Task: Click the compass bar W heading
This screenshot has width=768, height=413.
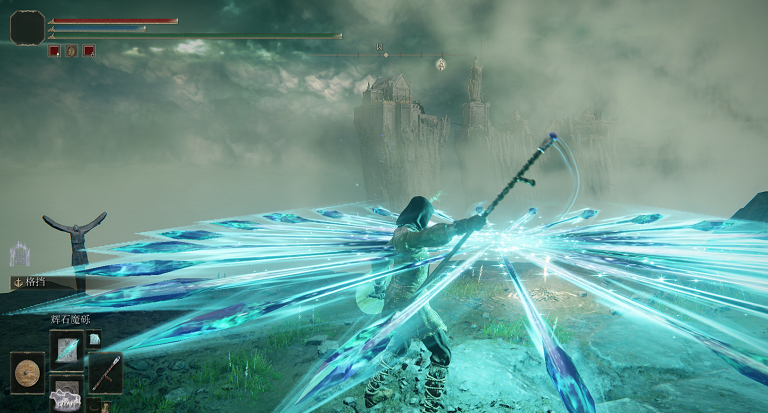Action: (380, 47)
